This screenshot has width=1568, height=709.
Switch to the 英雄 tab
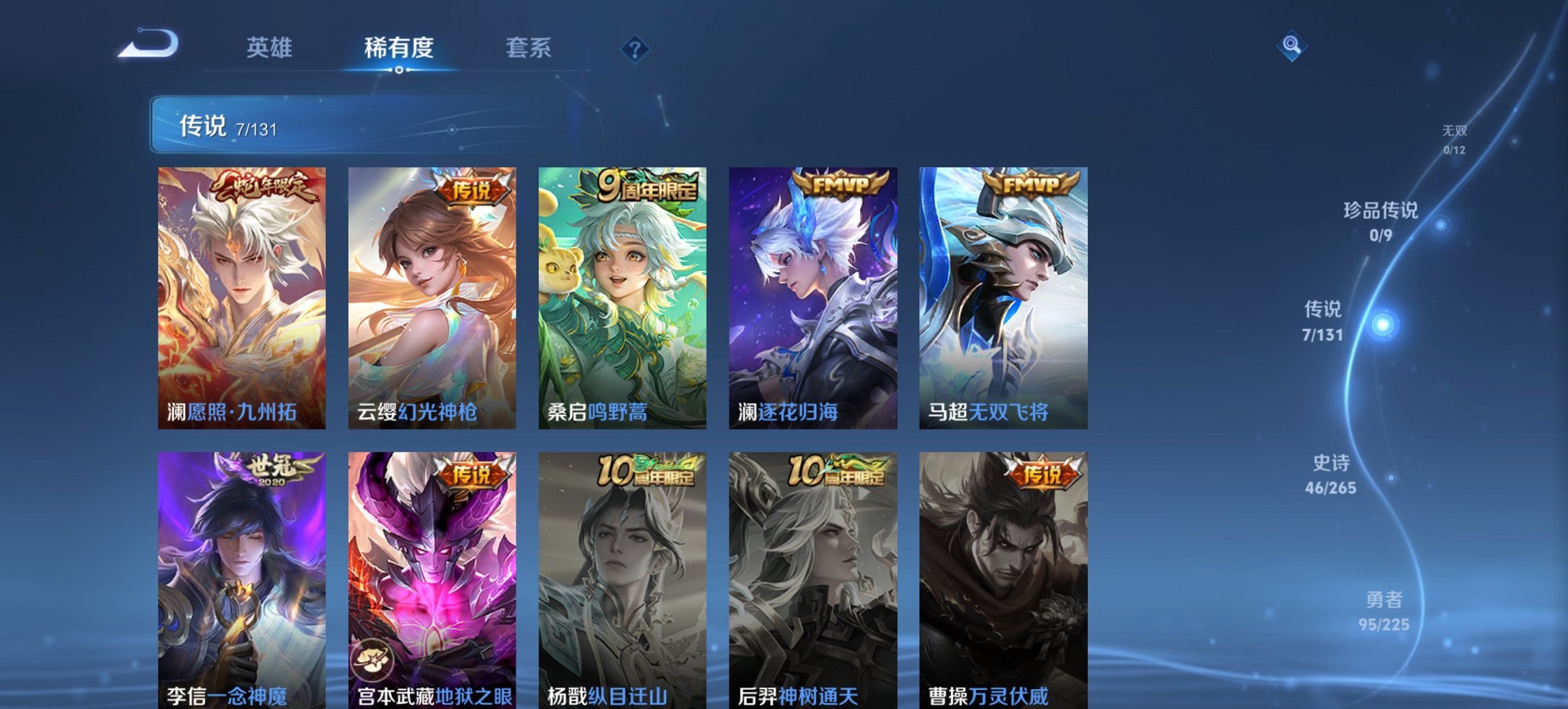click(x=271, y=48)
